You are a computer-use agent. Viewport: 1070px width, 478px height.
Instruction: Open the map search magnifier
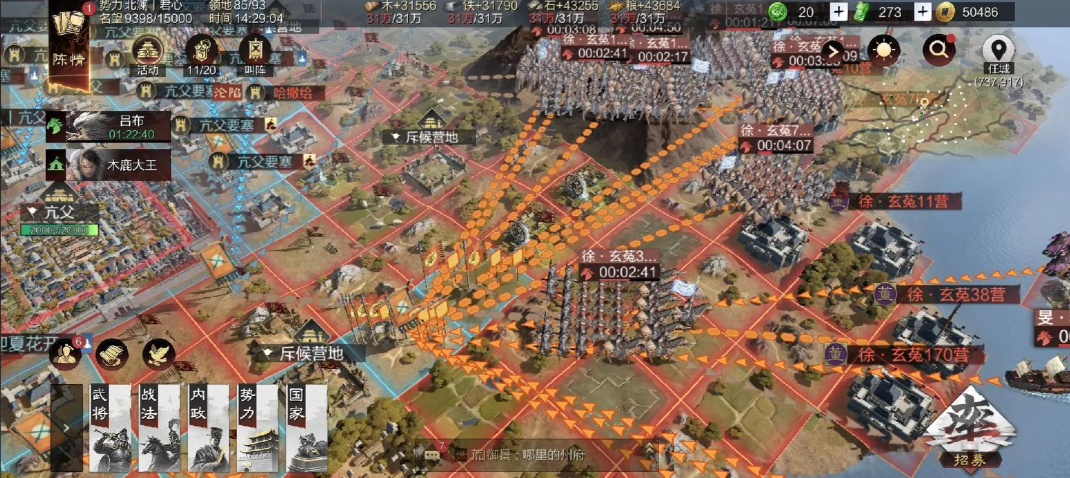(939, 48)
